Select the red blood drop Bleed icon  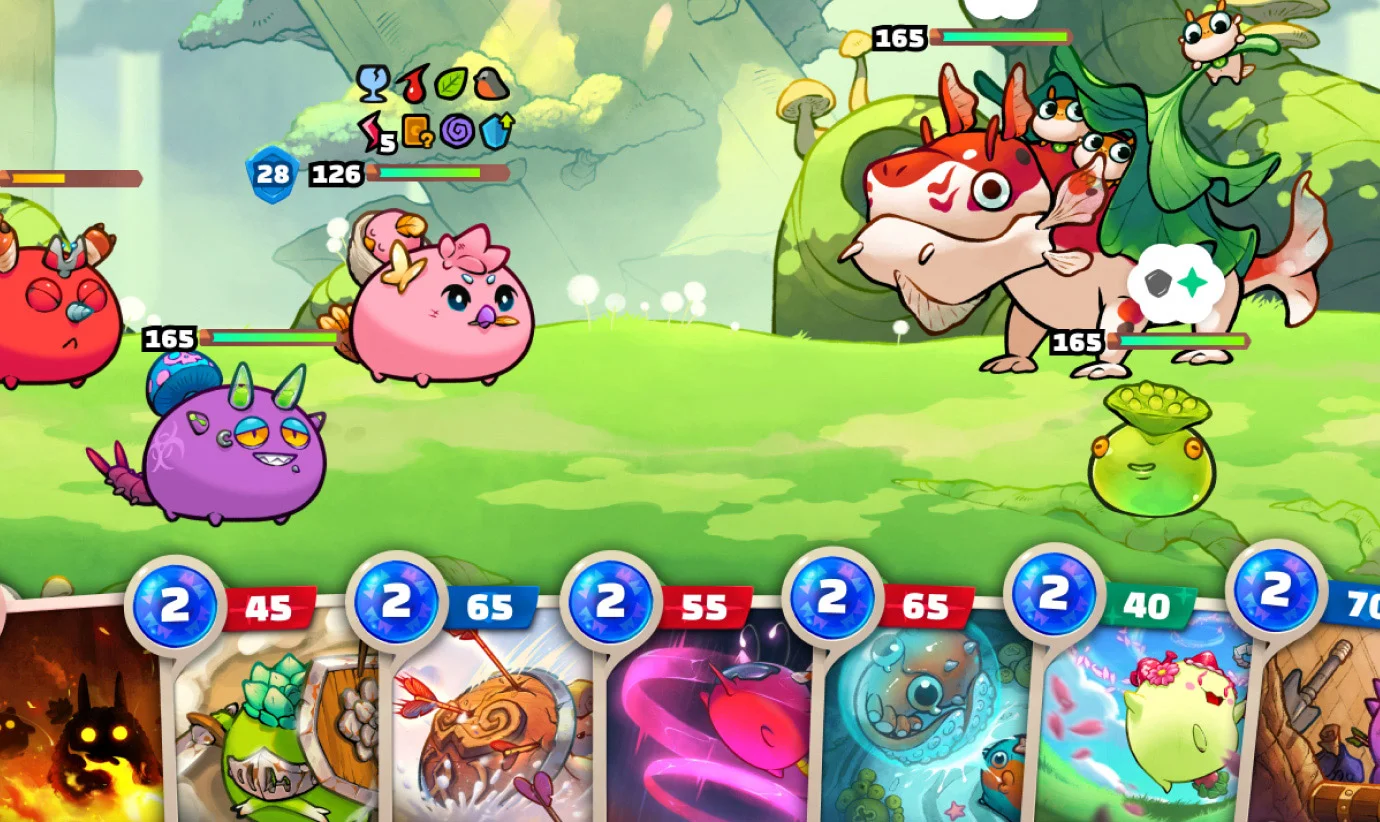click(x=412, y=85)
